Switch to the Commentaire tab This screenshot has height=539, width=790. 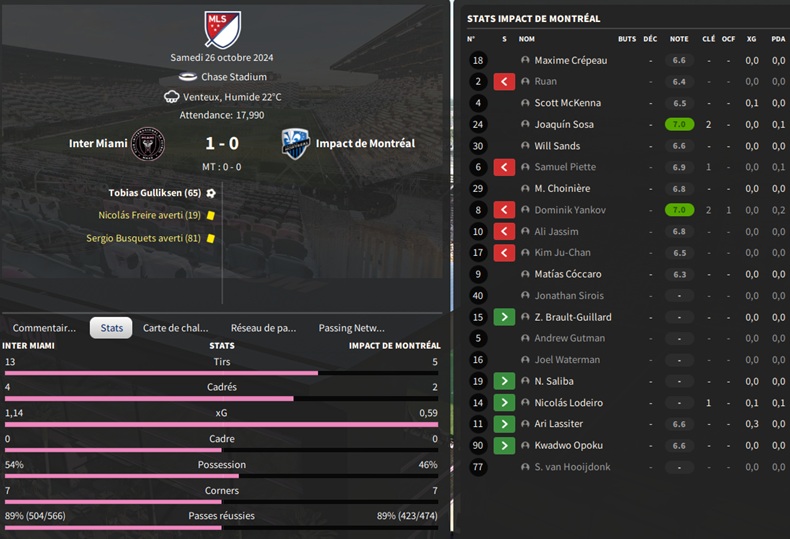tap(44, 327)
